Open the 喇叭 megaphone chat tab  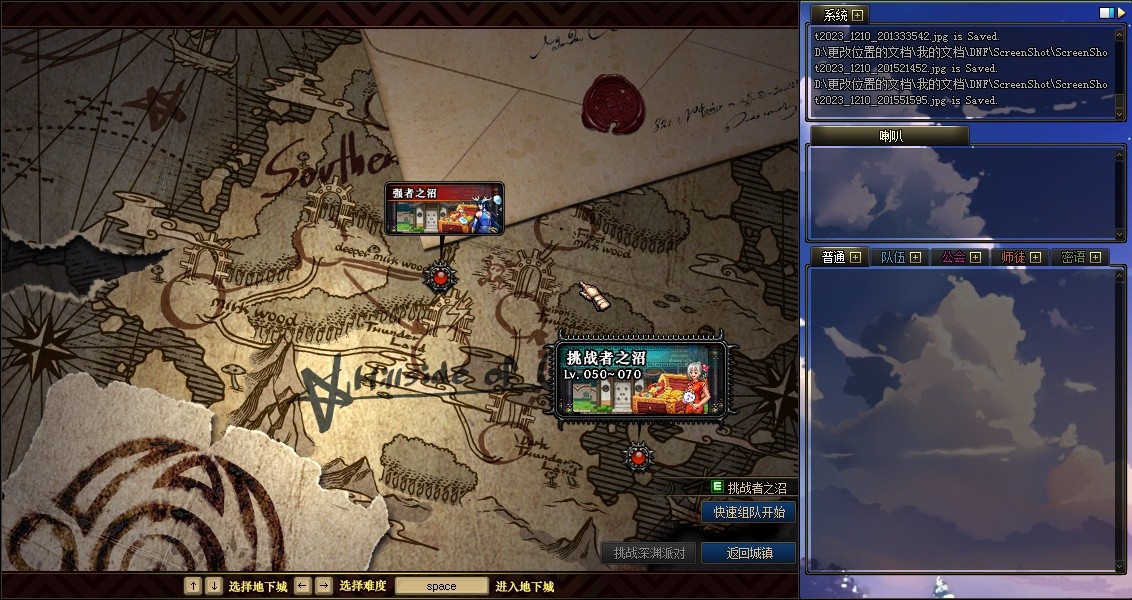pyautogui.click(x=889, y=136)
